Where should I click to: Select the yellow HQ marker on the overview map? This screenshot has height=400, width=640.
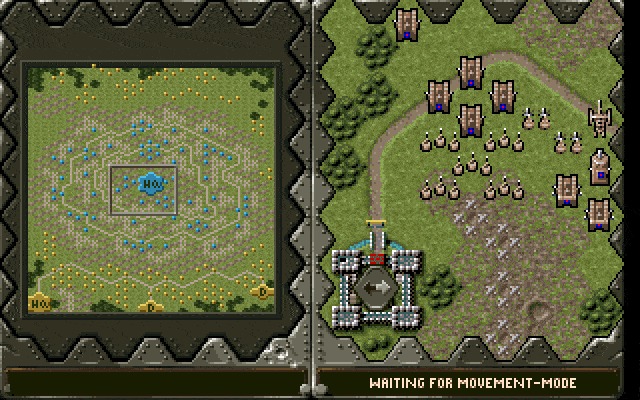coord(40,301)
